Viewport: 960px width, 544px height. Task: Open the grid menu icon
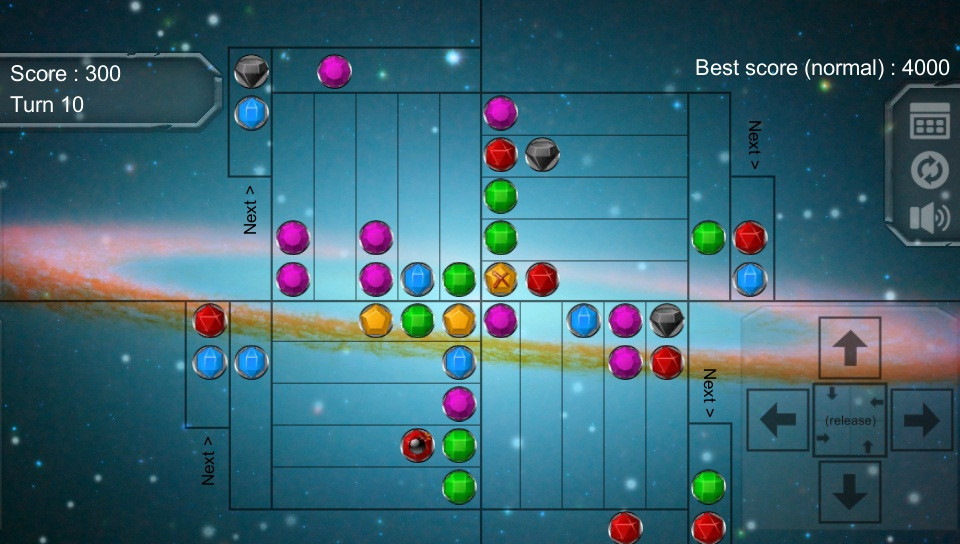(x=929, y=124)
